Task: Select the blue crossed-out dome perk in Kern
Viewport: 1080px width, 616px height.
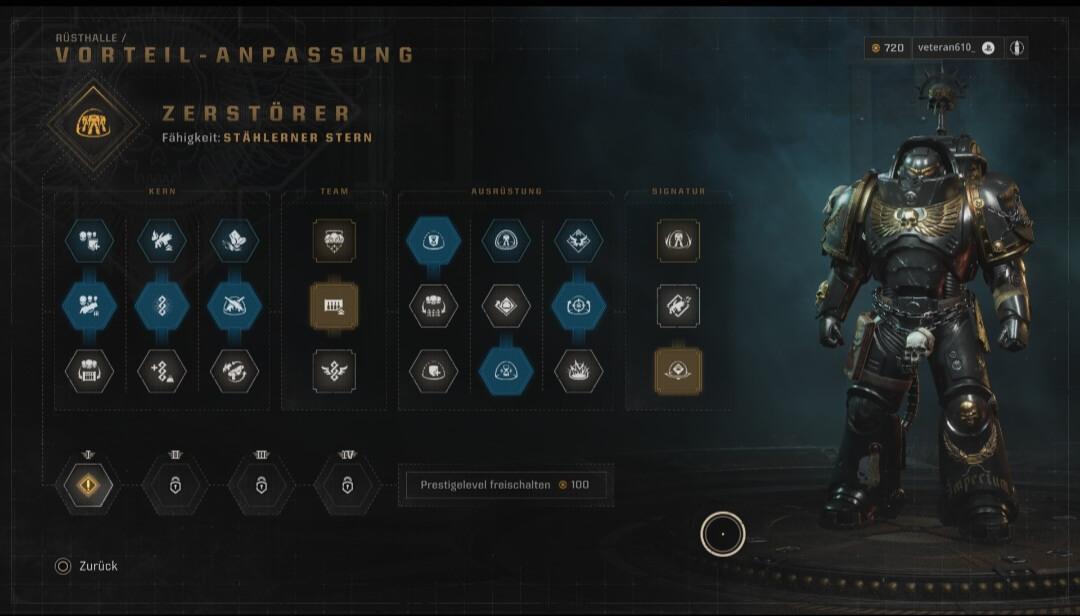Action: tap(235, 305)
